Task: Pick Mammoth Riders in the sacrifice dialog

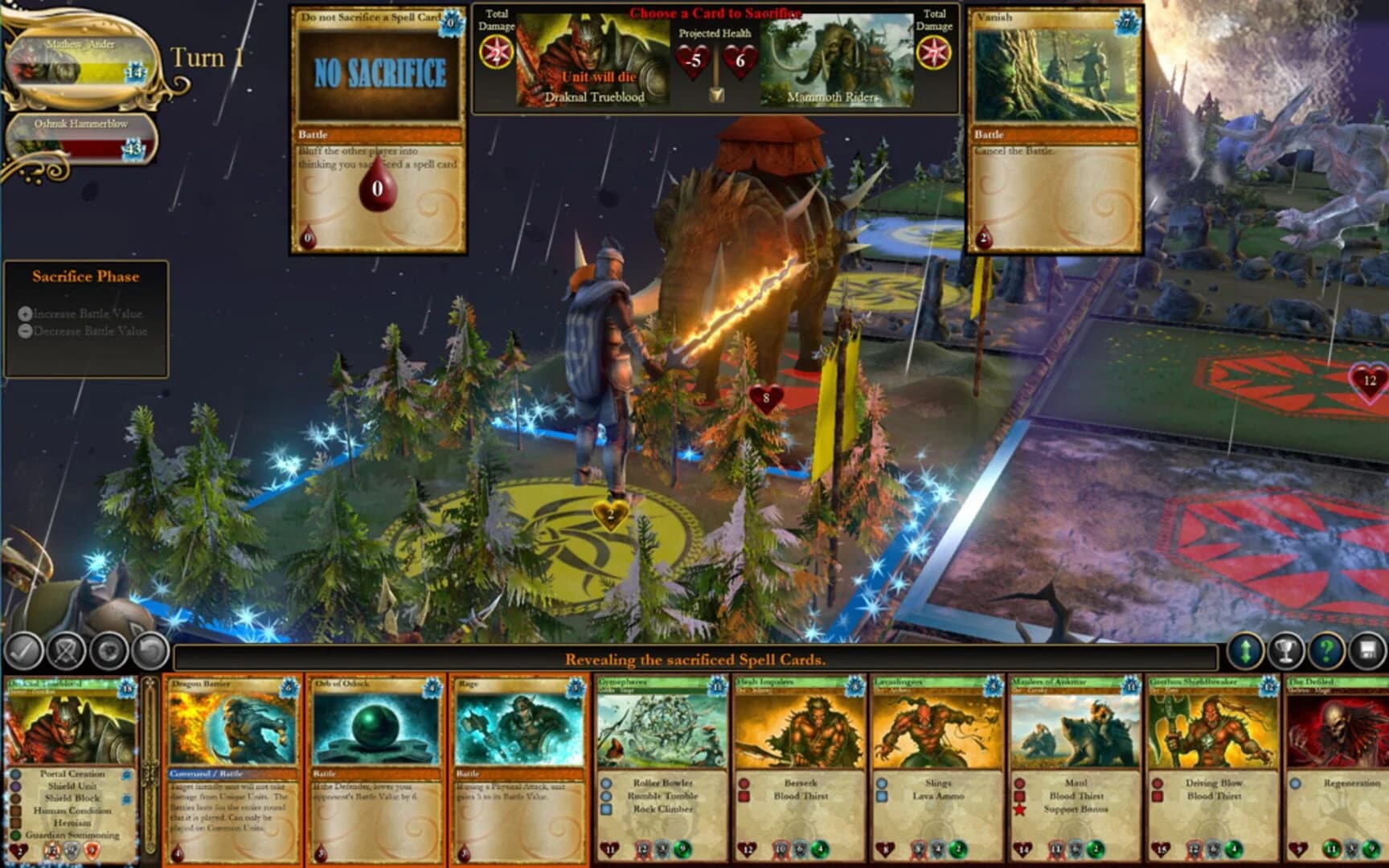Action: pyautogui.click(x=833, y=58)
